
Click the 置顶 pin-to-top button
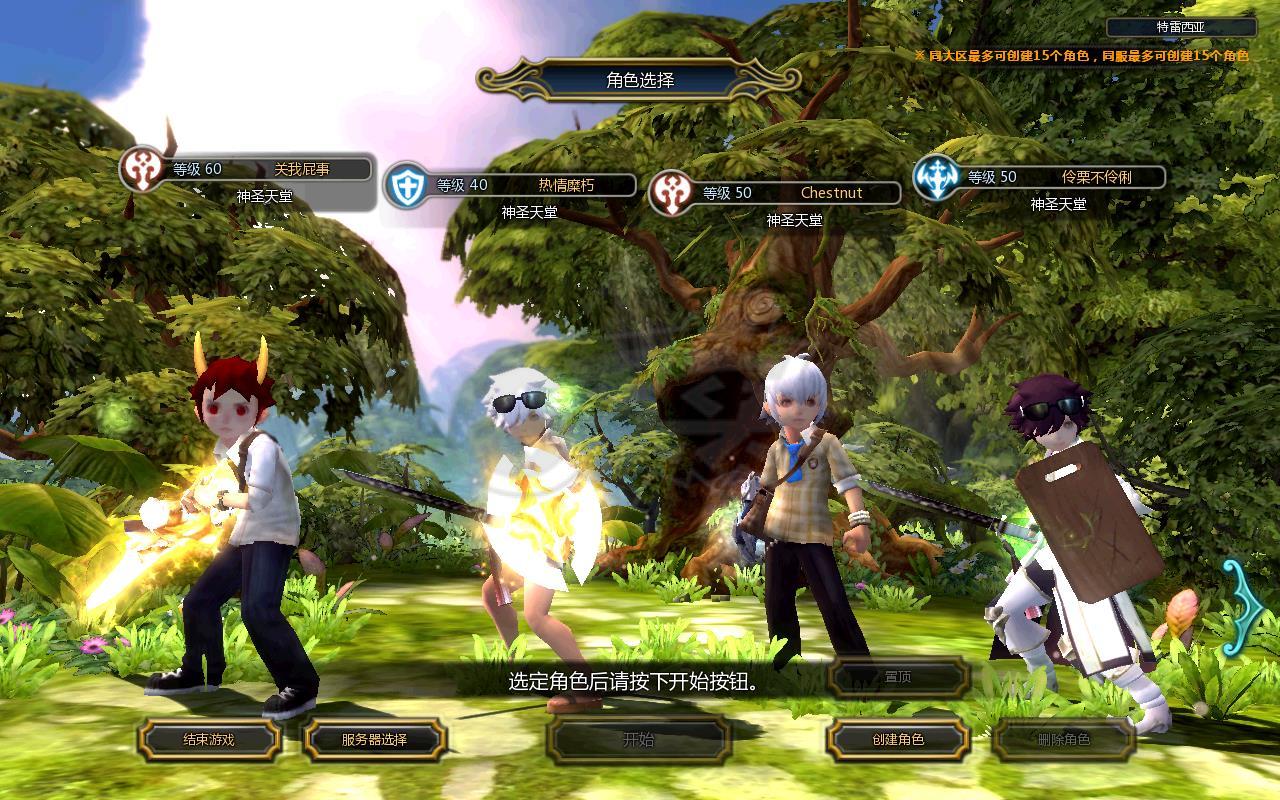coord(897,678)
